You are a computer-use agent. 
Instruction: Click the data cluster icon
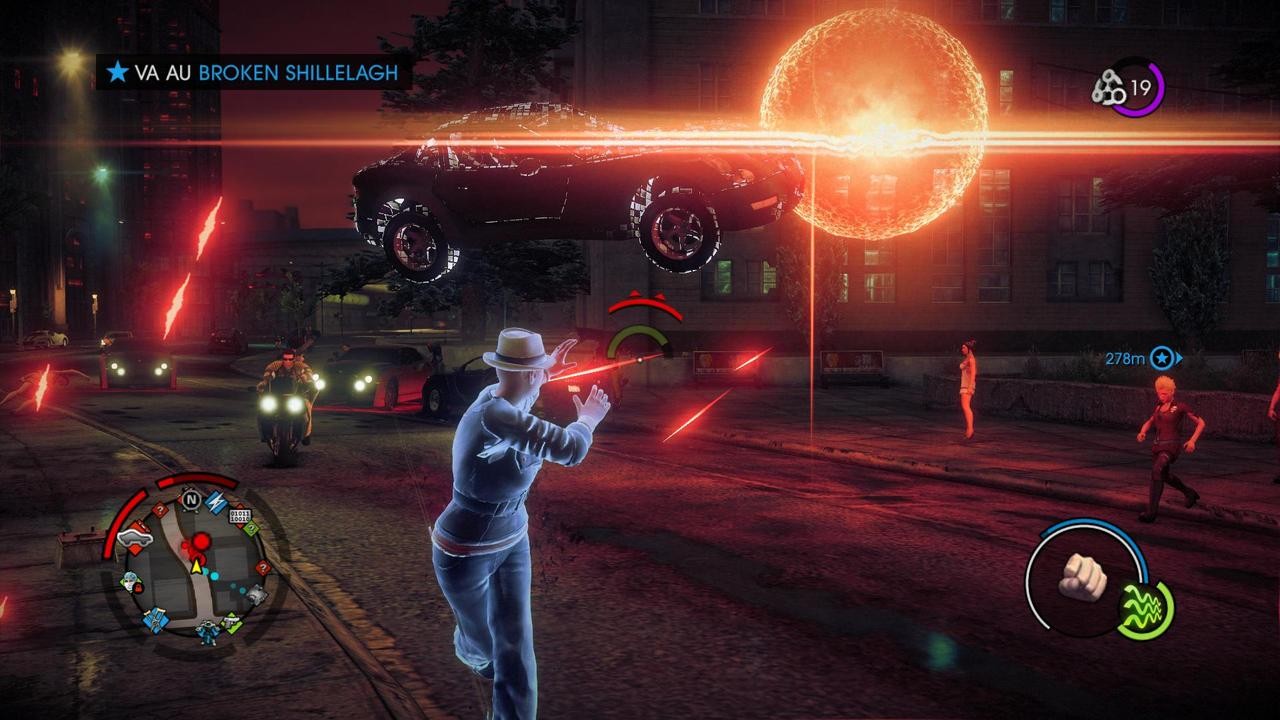click(1108, 88)
